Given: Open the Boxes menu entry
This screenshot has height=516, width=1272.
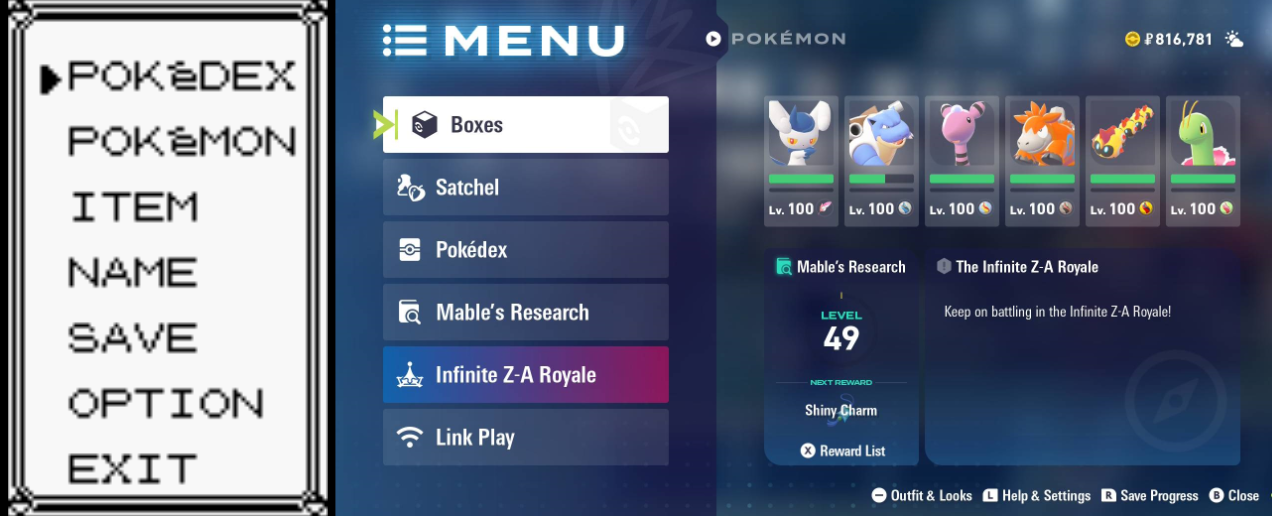Looking at the screenshot, I should click(x=525, y=125).
